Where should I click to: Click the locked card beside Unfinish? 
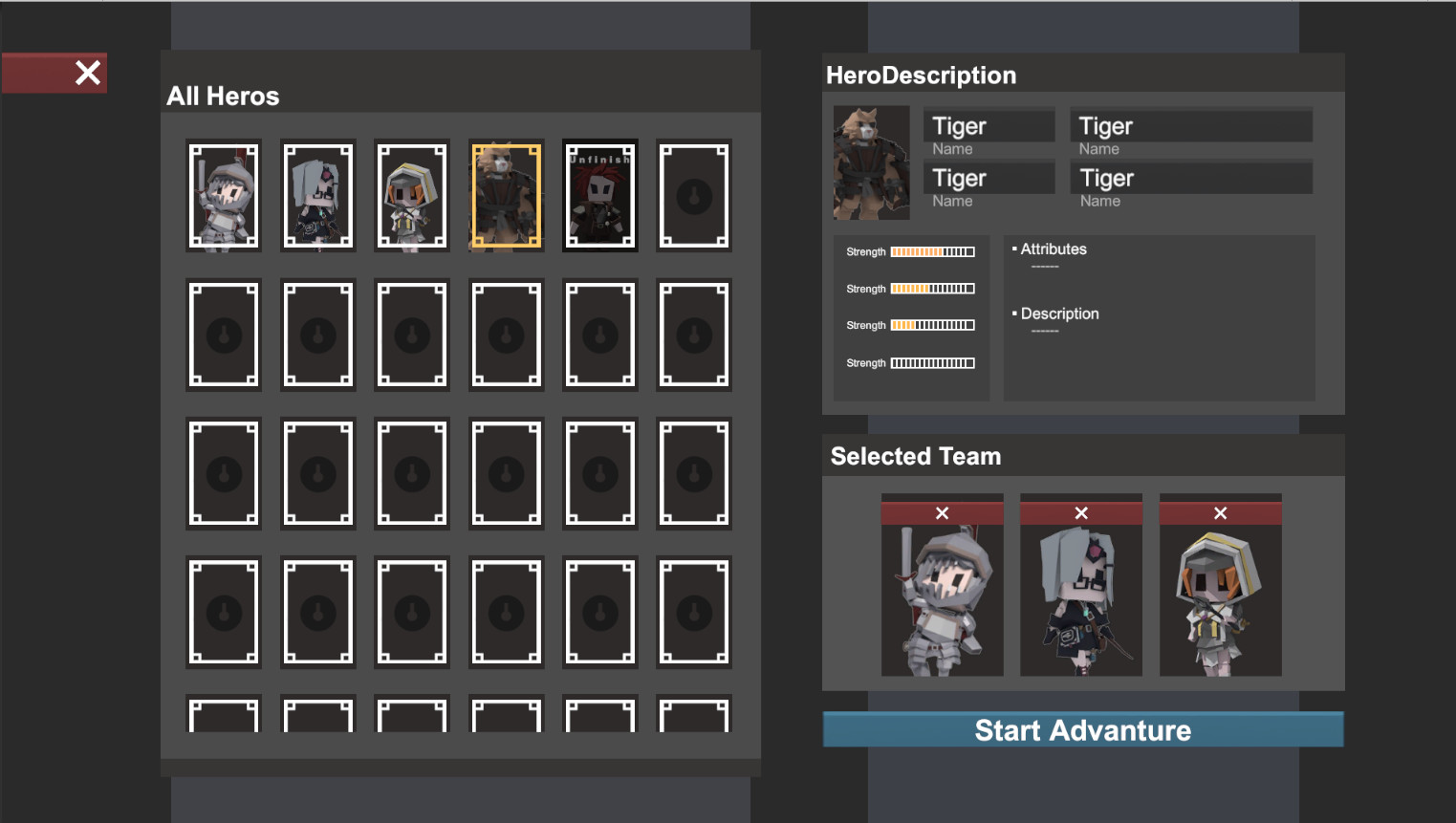pos(693,195)
